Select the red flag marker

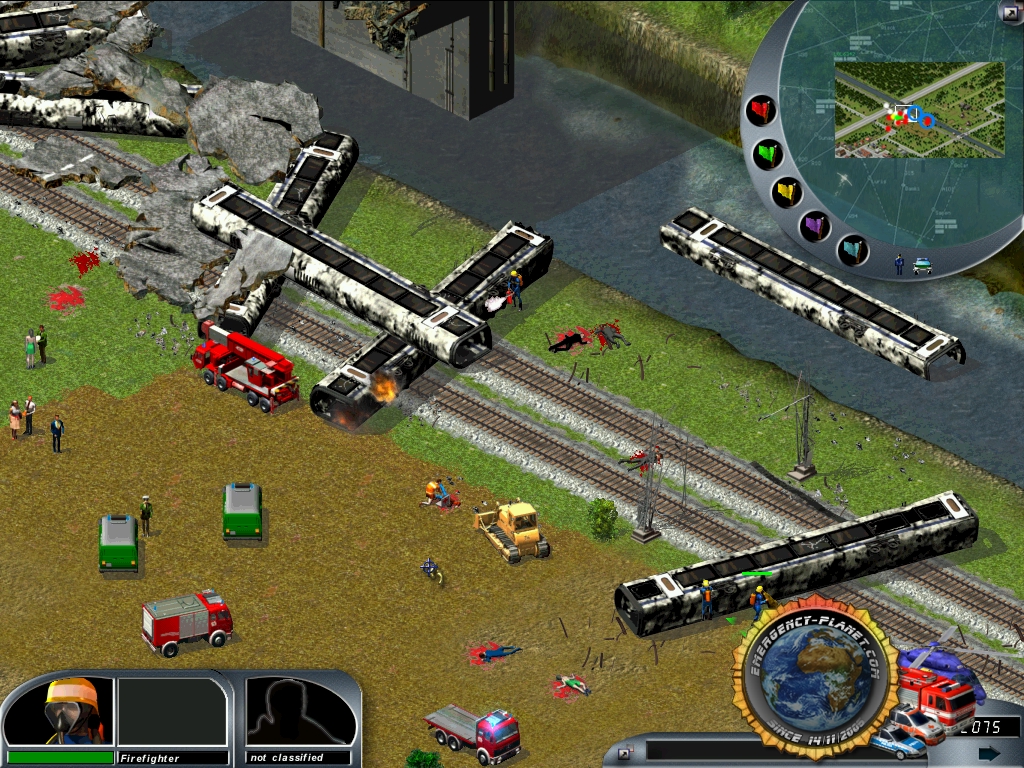tap(763, 109)
